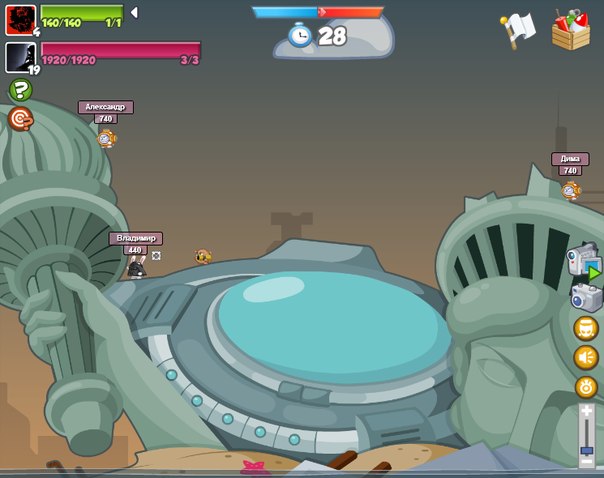The width and height of the screenshot is (604, 478).
Task: Collapse team panel with white arrow
Action: click(x=134, y=12)
